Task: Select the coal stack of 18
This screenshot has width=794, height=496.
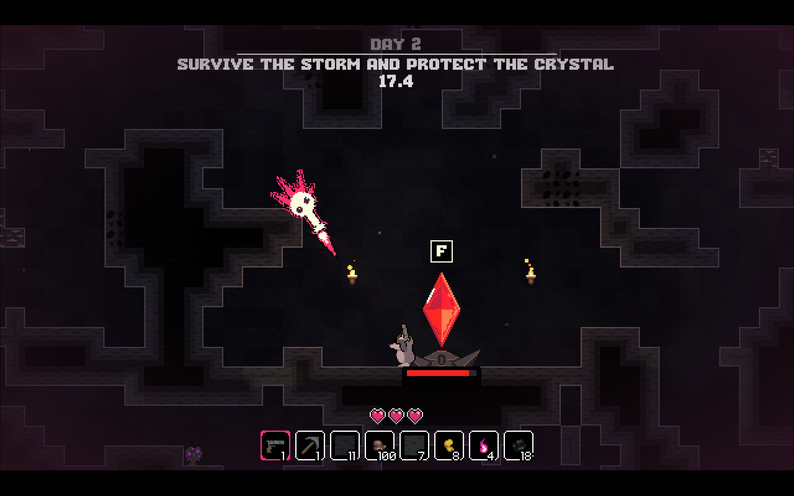Action: tap(518, 445)
